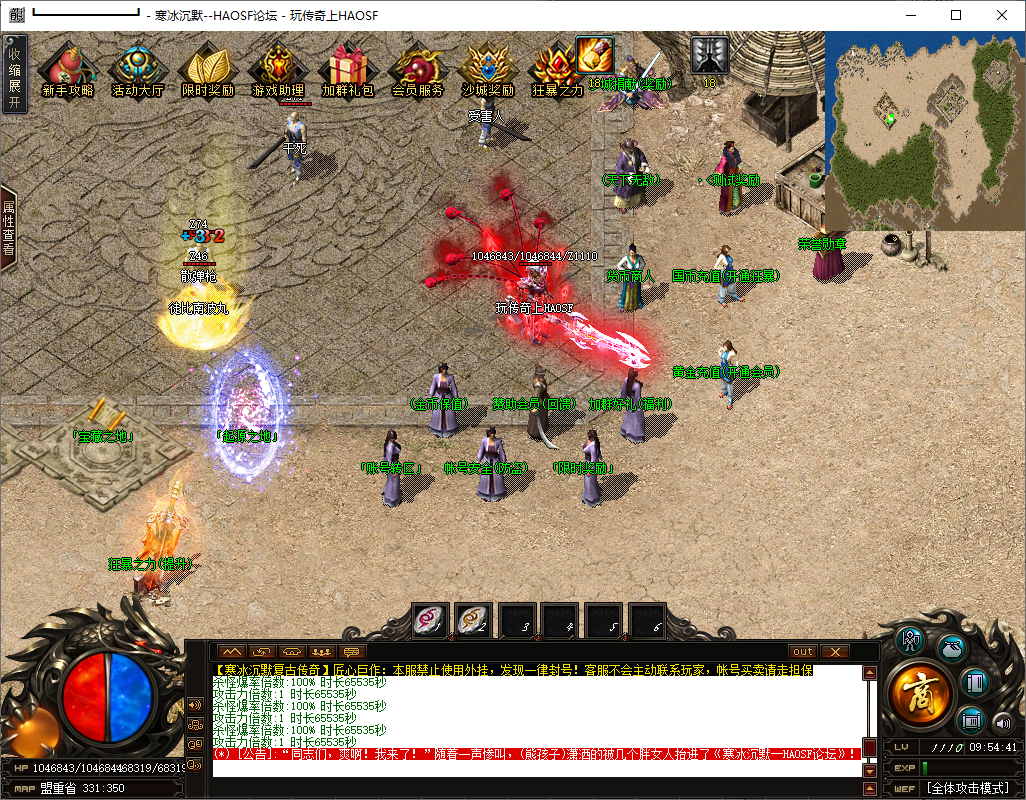Close the chat panel with X
1026x800 pixels.
pos(835,652)
